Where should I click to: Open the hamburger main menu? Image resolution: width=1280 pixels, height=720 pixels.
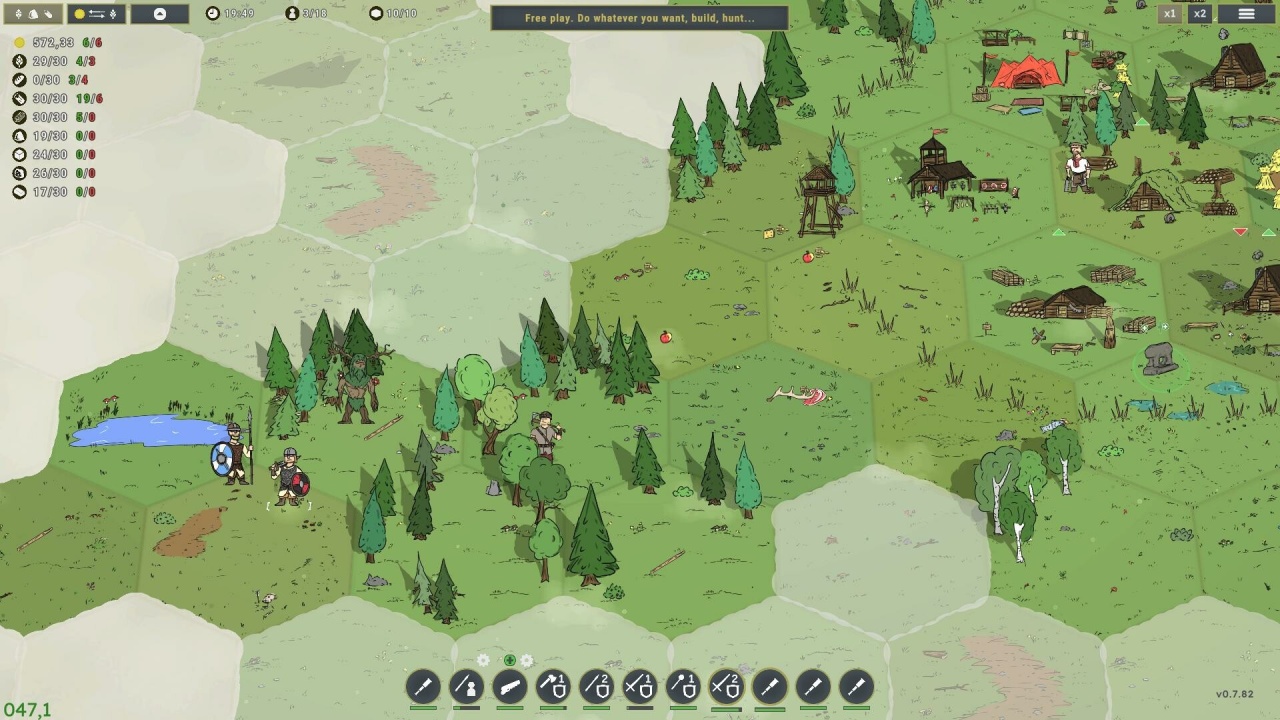pos(1246,14)
